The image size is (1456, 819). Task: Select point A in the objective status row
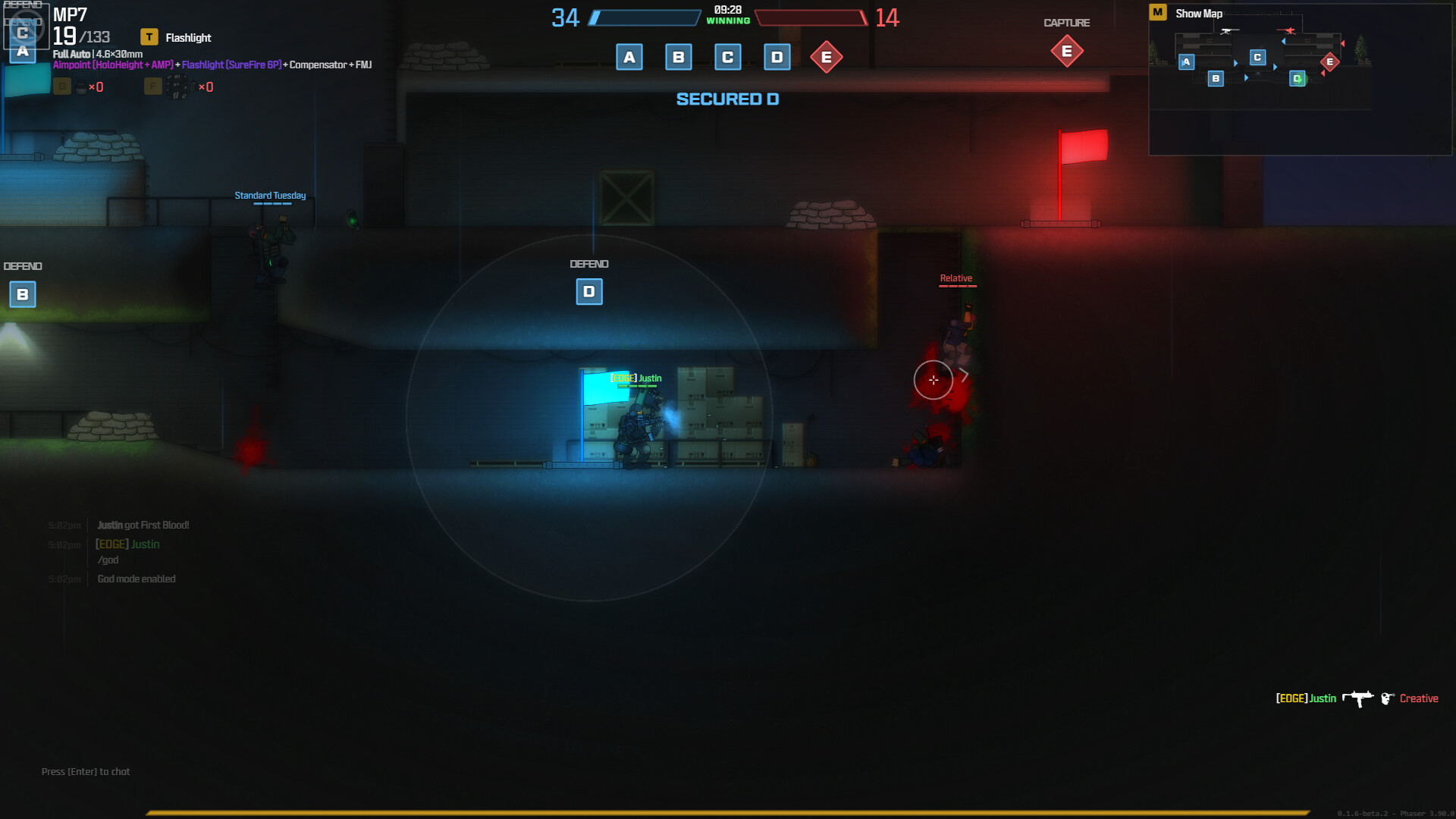(629, 57)
